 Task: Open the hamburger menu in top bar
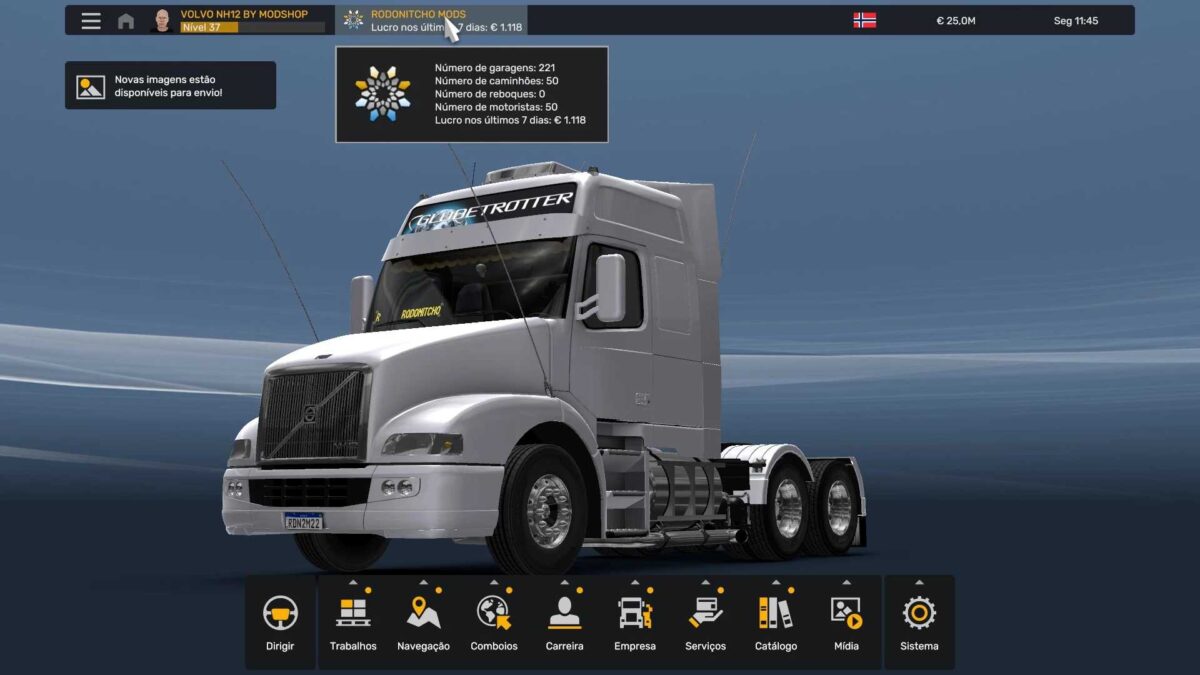(91, 21)
